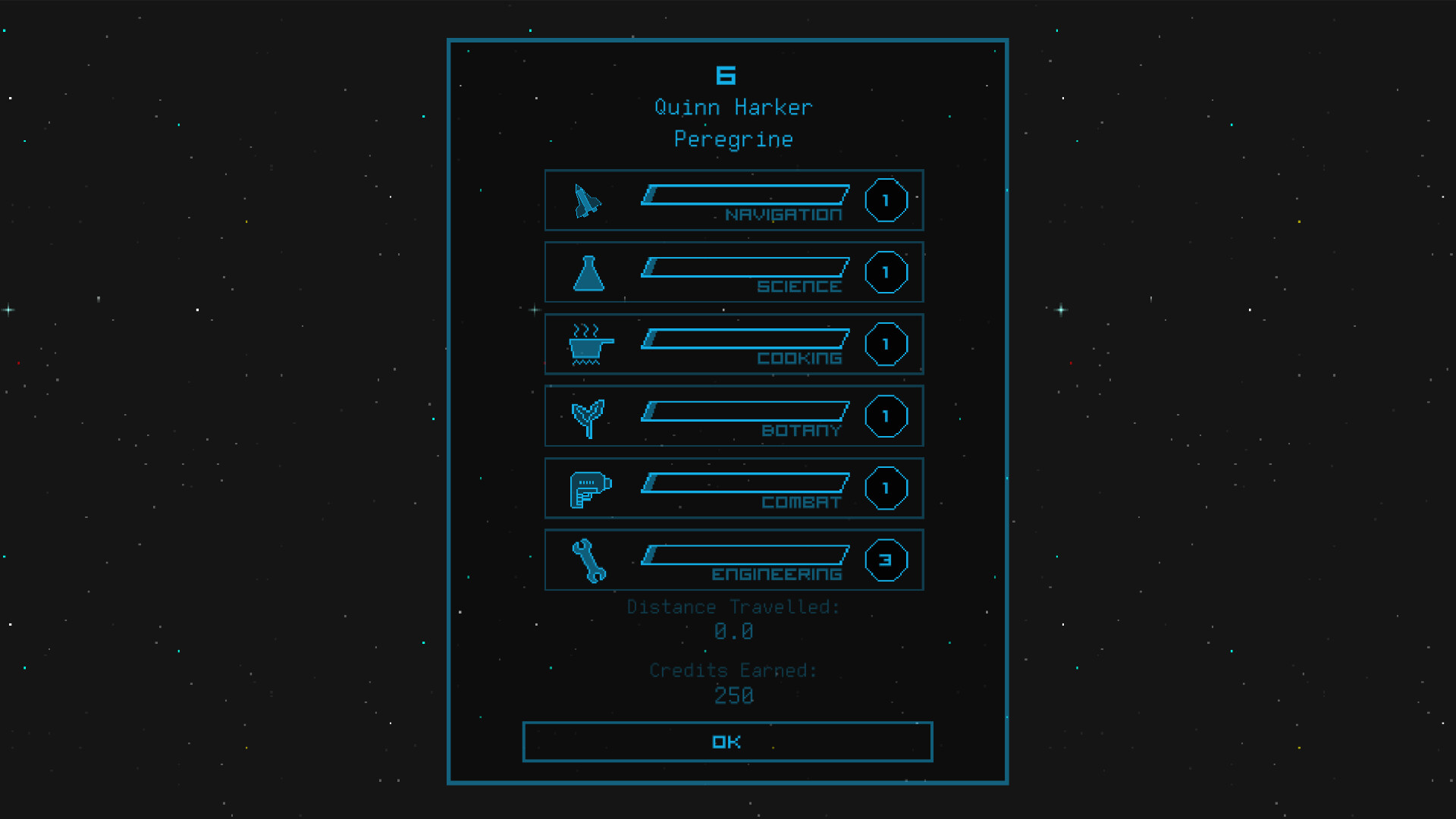Click the Distance Travelled value 0.0
This screenshot has width=1456, height=819.
(x=733, y=631)
